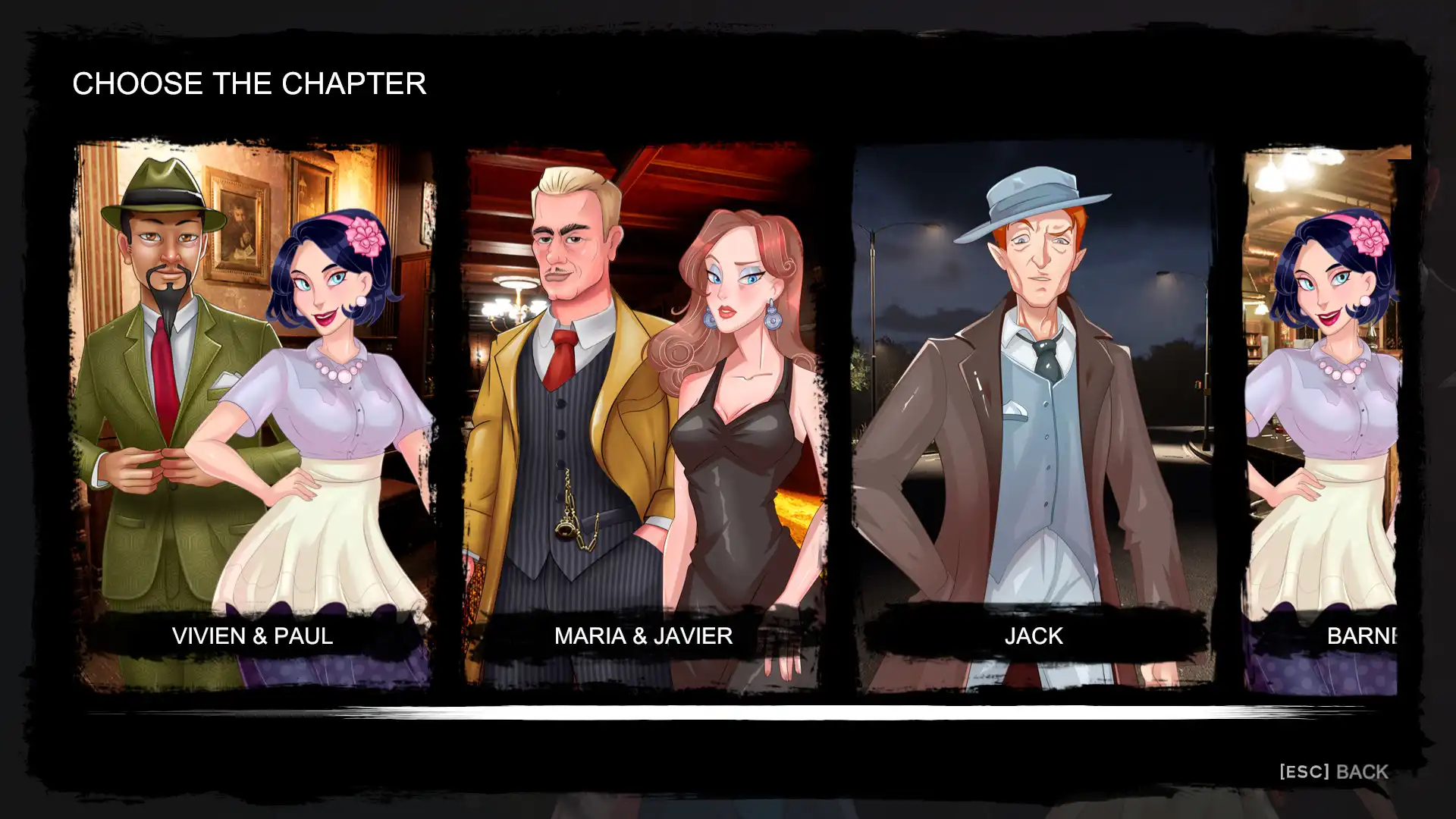Click the JACK label banner
The height and width of the screenshot is (819, 1456).
click(1034, 635)
